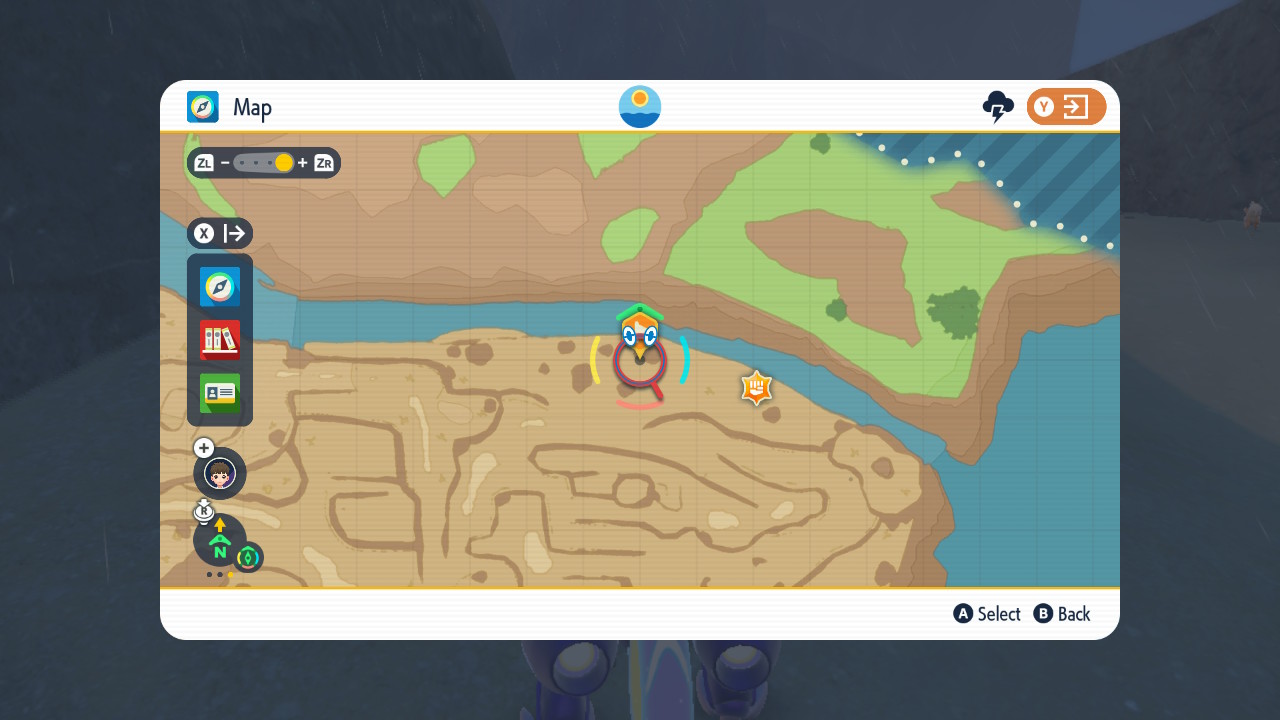Click the compass icon beside the Map title
1280x720 pixels.
[203, 107]
